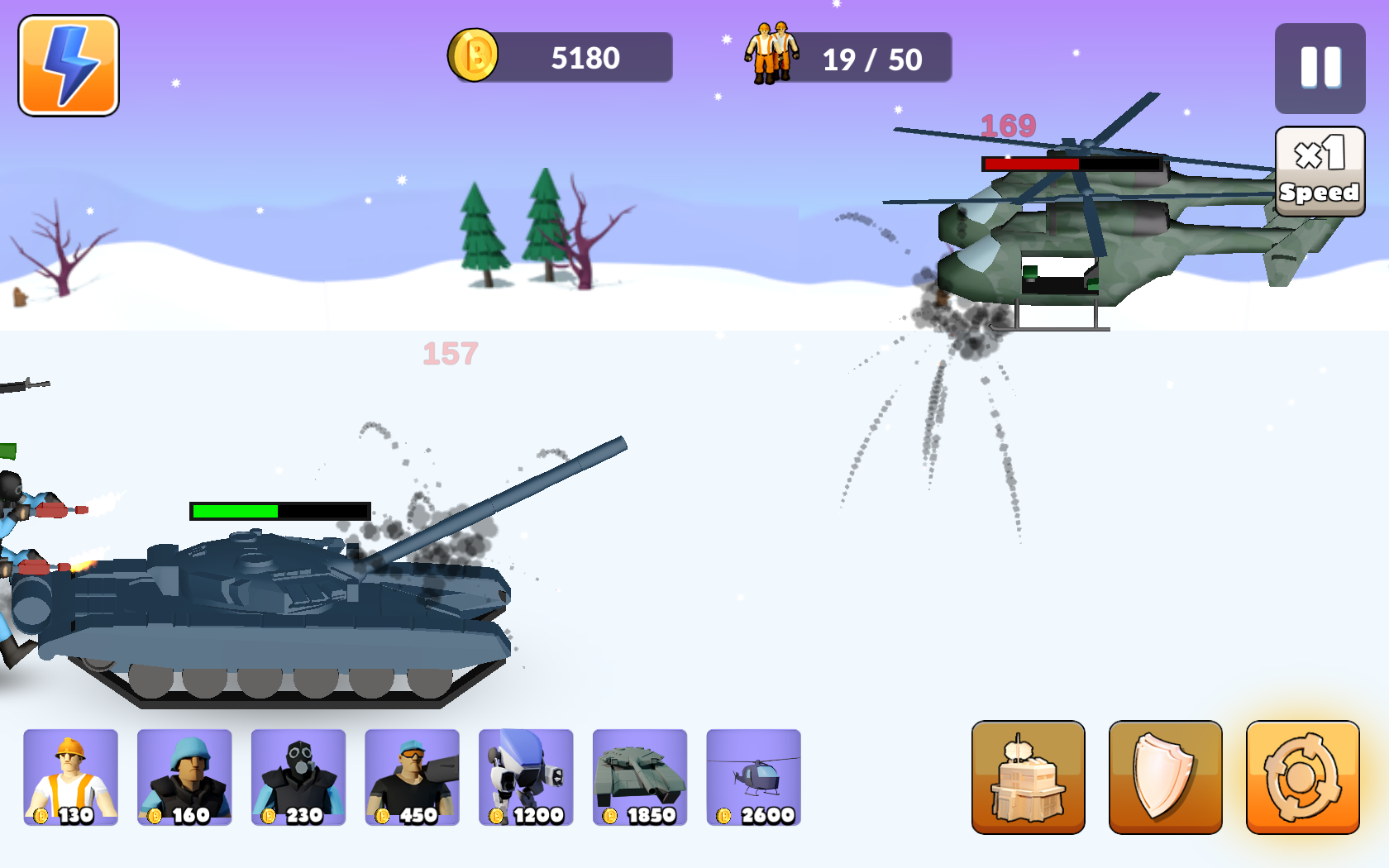Deploy the 450-coin bazooka soldier

tap(412, 777)
